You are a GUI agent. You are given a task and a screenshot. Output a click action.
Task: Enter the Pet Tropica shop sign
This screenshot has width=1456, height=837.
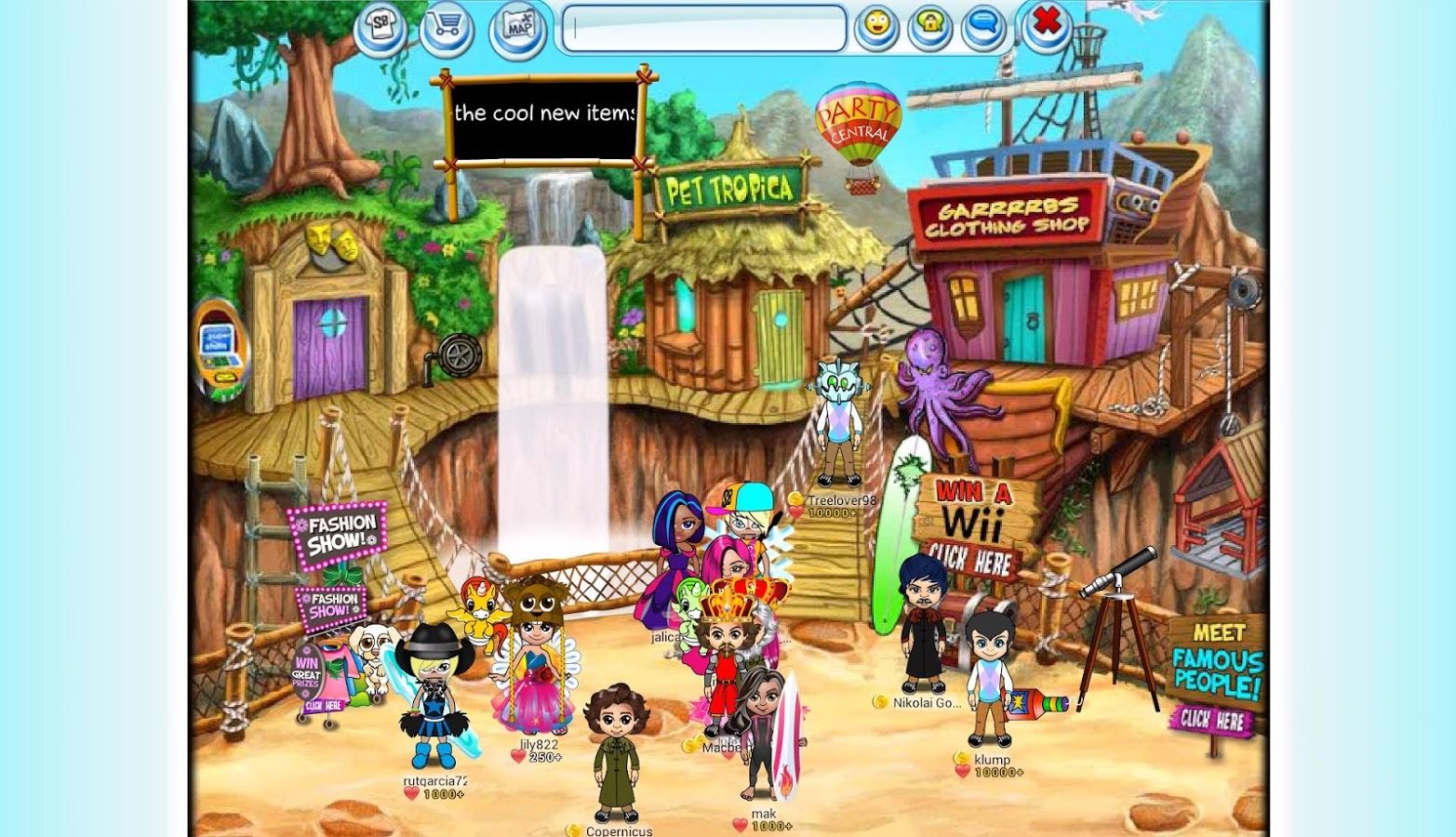[727, 191]
